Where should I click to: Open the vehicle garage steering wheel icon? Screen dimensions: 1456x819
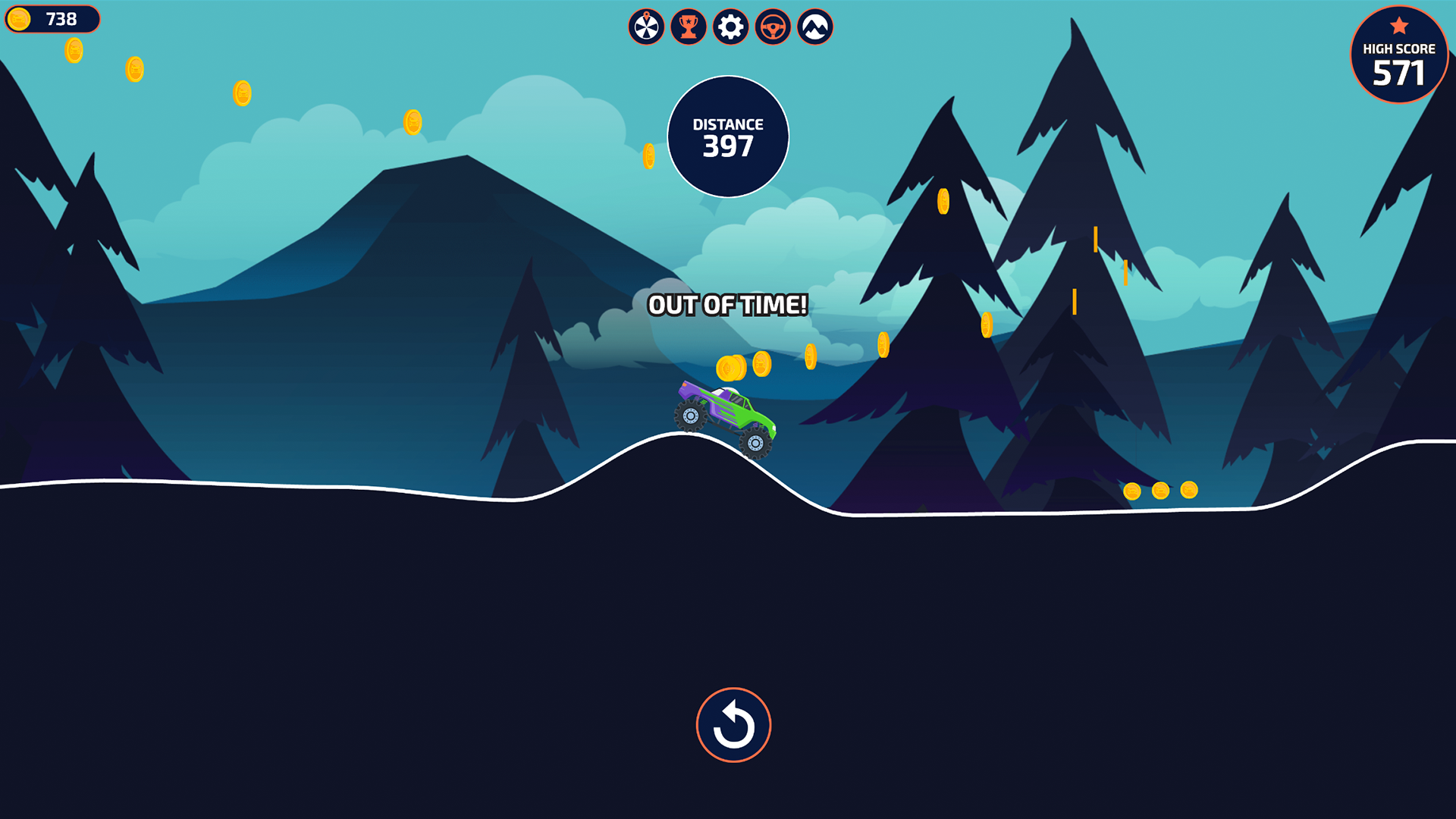point(771,27)
